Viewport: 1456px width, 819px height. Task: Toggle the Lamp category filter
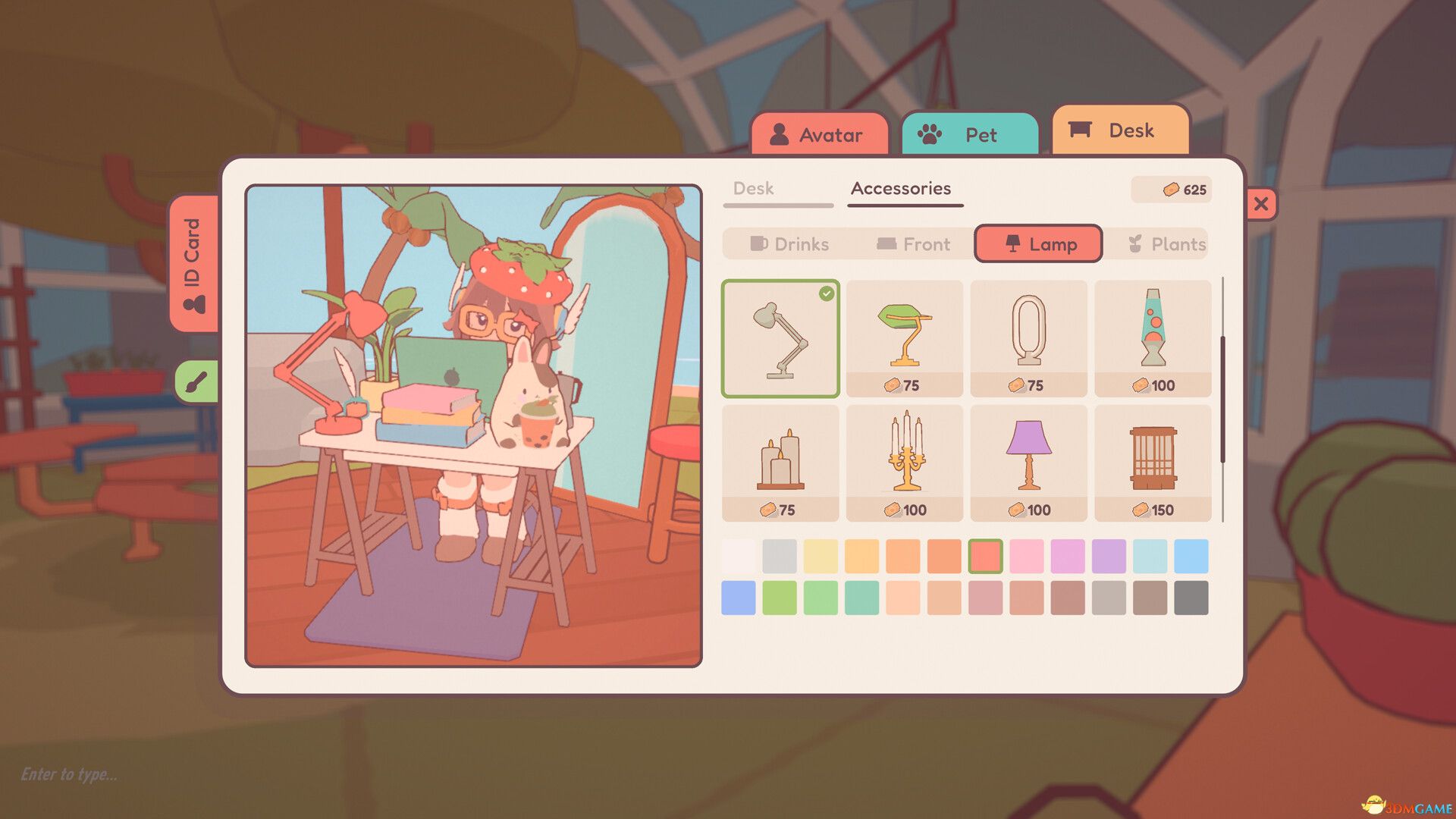tap(1038, 244)
